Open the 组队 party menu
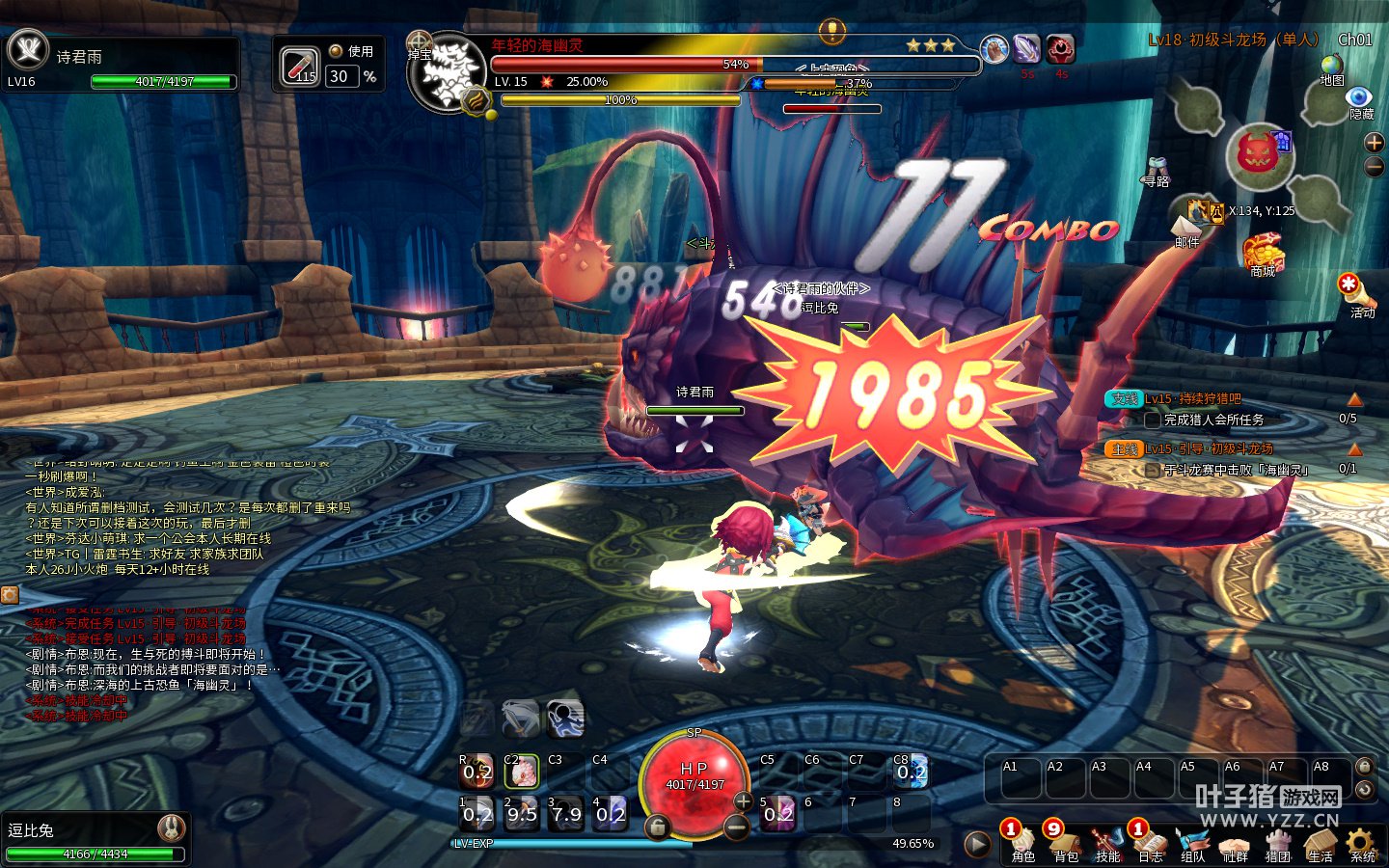The height and width of the screenshot is (868, 1389). tap(1192, 845)
